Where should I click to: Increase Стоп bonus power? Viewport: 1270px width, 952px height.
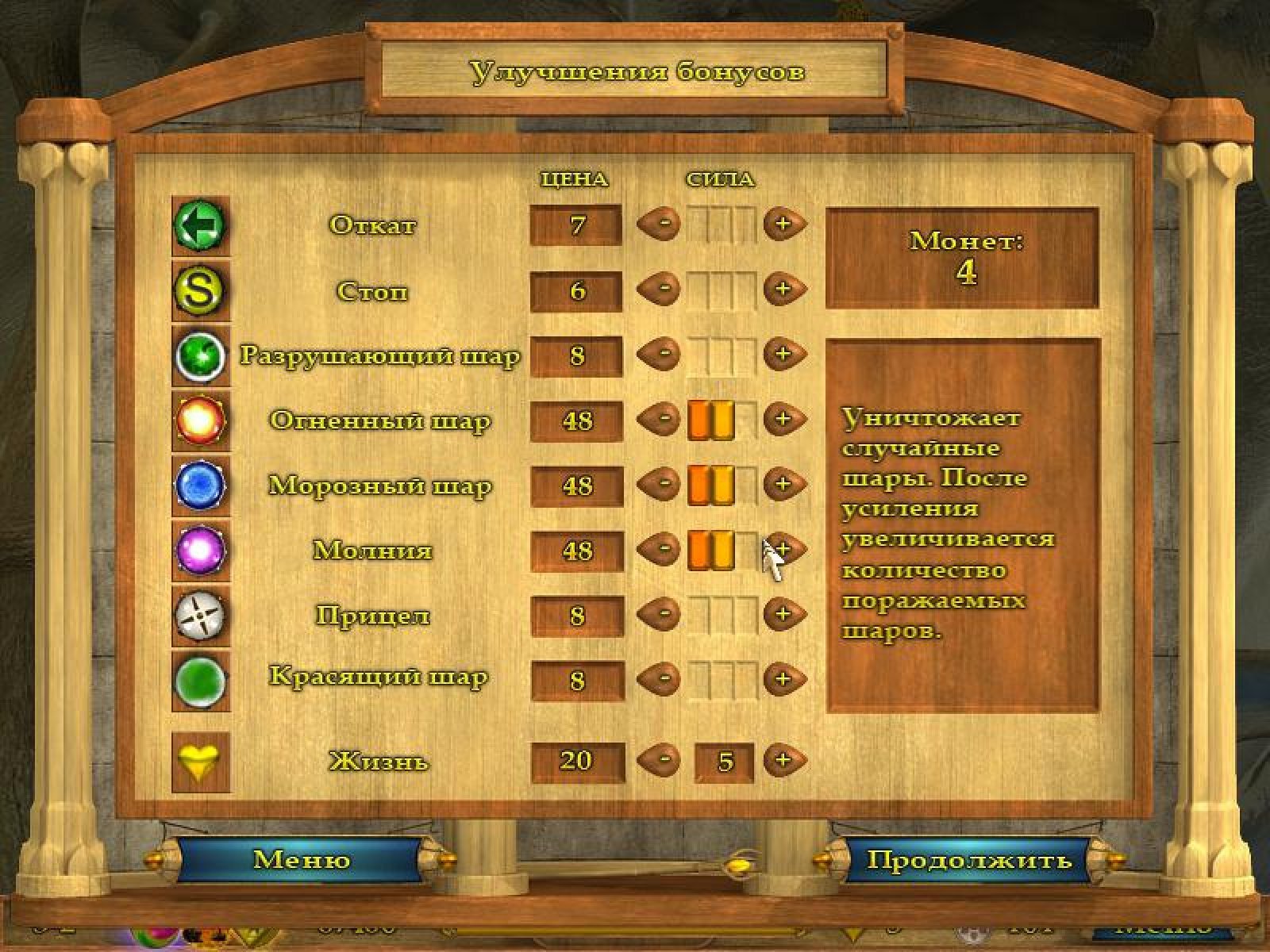pyautogui.click(x=783, y=290)
